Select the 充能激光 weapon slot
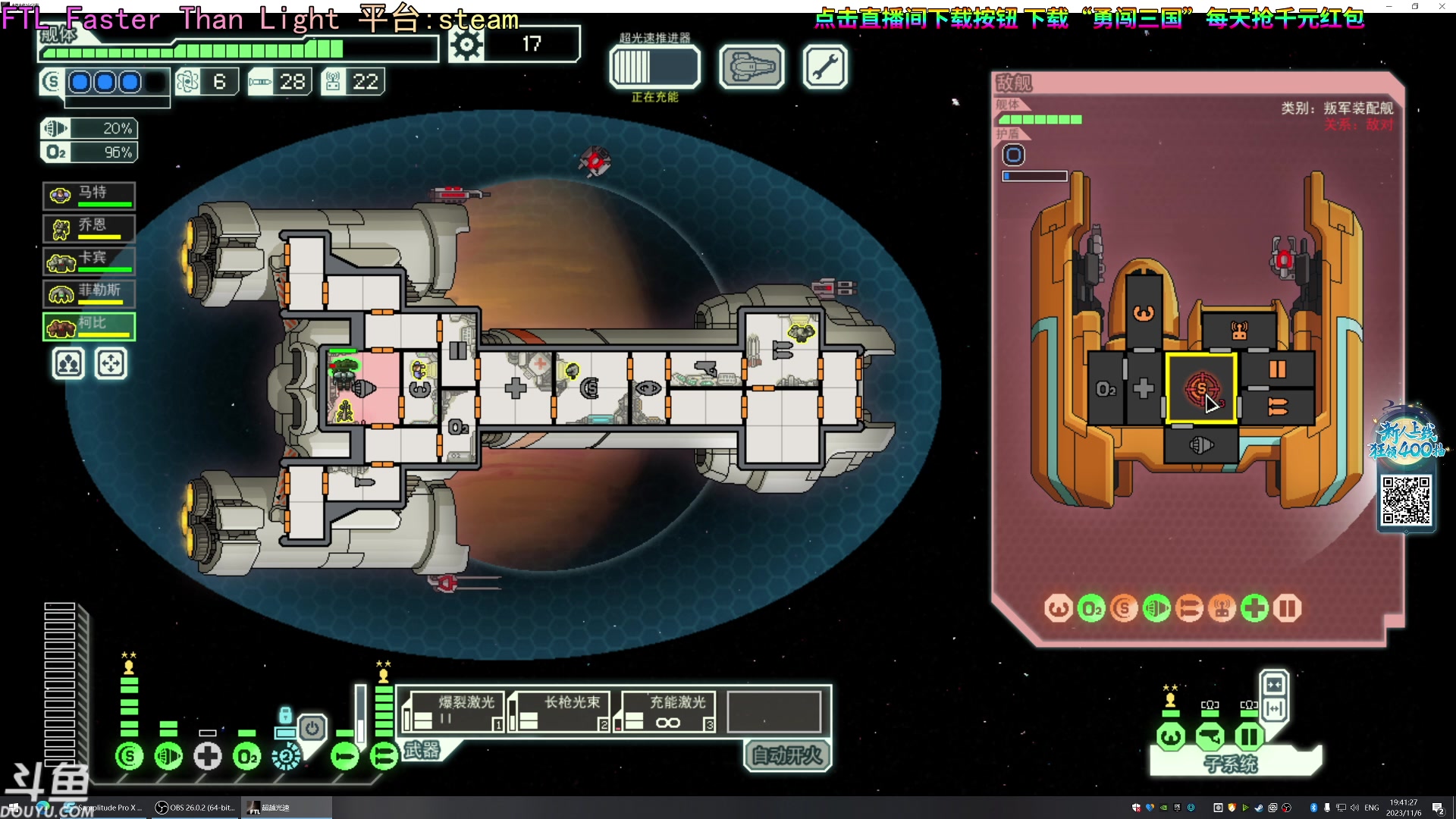Screen dimensions: 1456x819 click(665, 712)
